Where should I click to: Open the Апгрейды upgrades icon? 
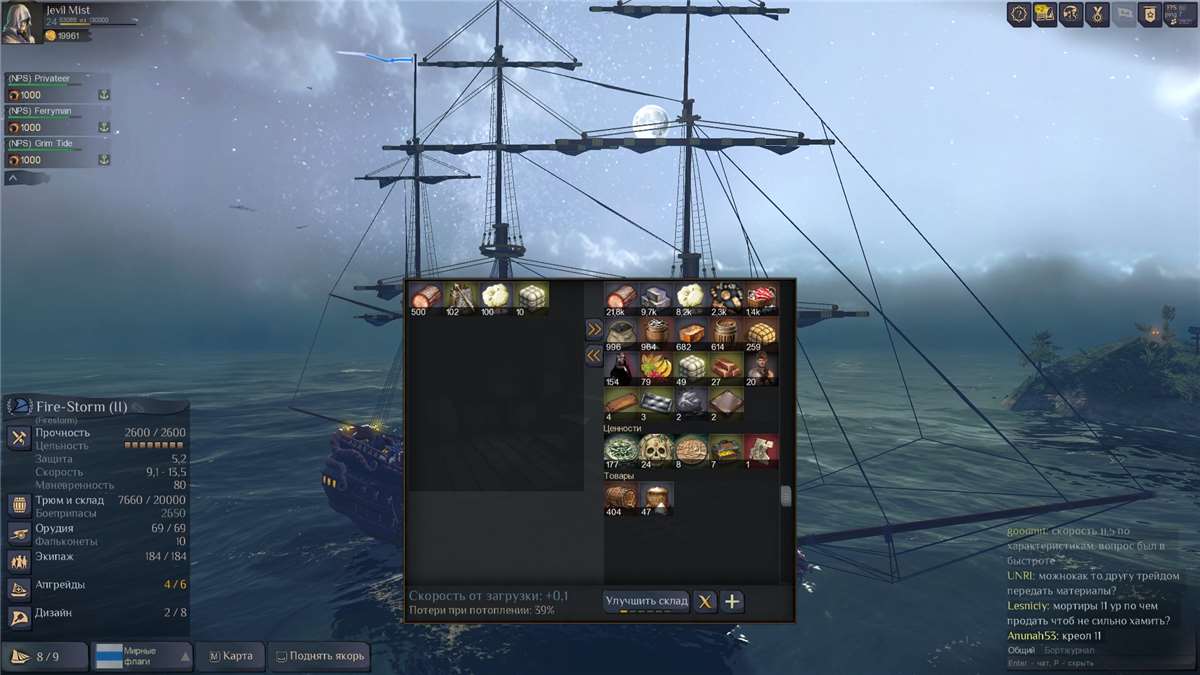coord(18,588)
